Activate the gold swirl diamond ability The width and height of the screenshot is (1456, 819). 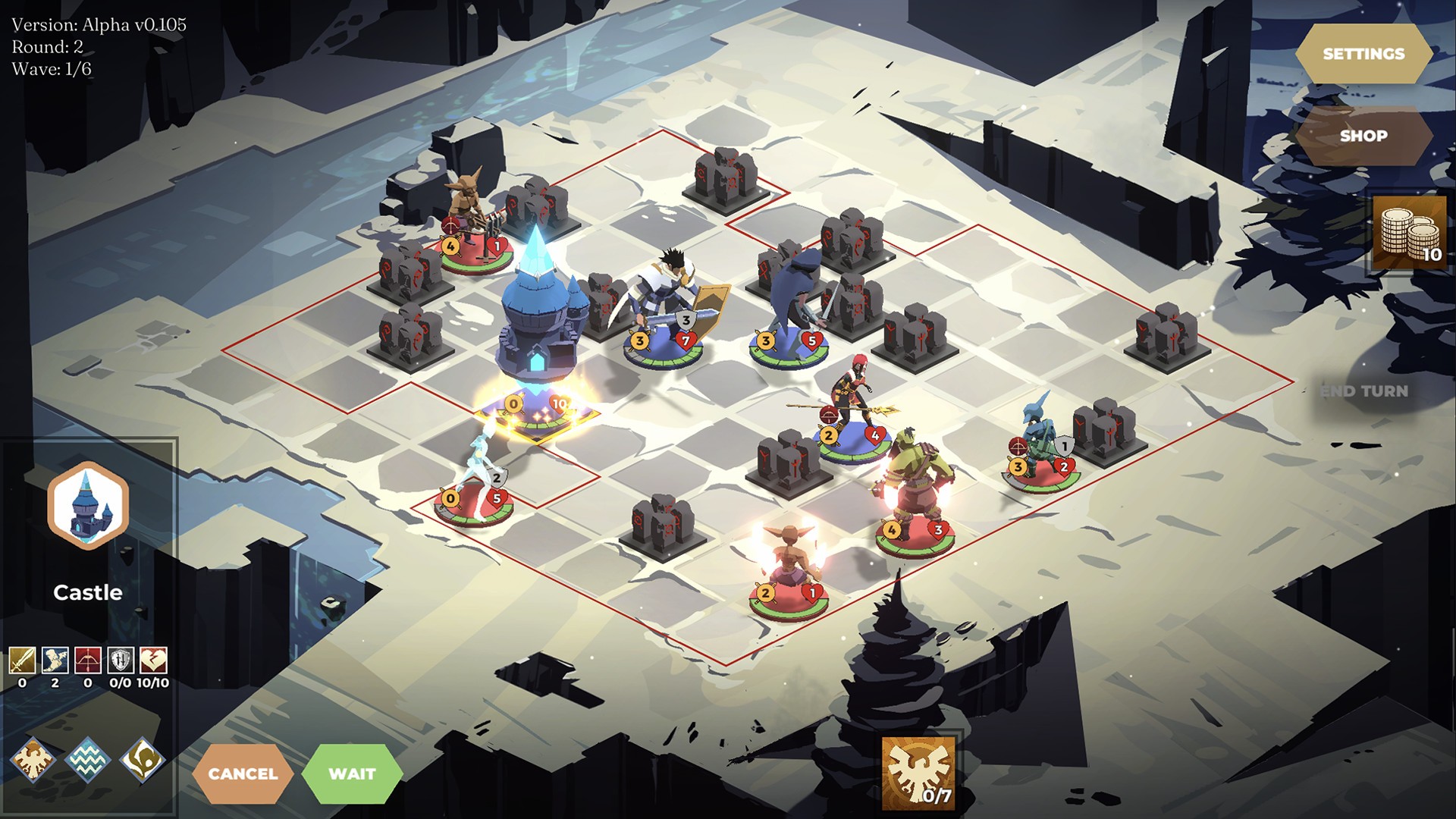[142, 758]
